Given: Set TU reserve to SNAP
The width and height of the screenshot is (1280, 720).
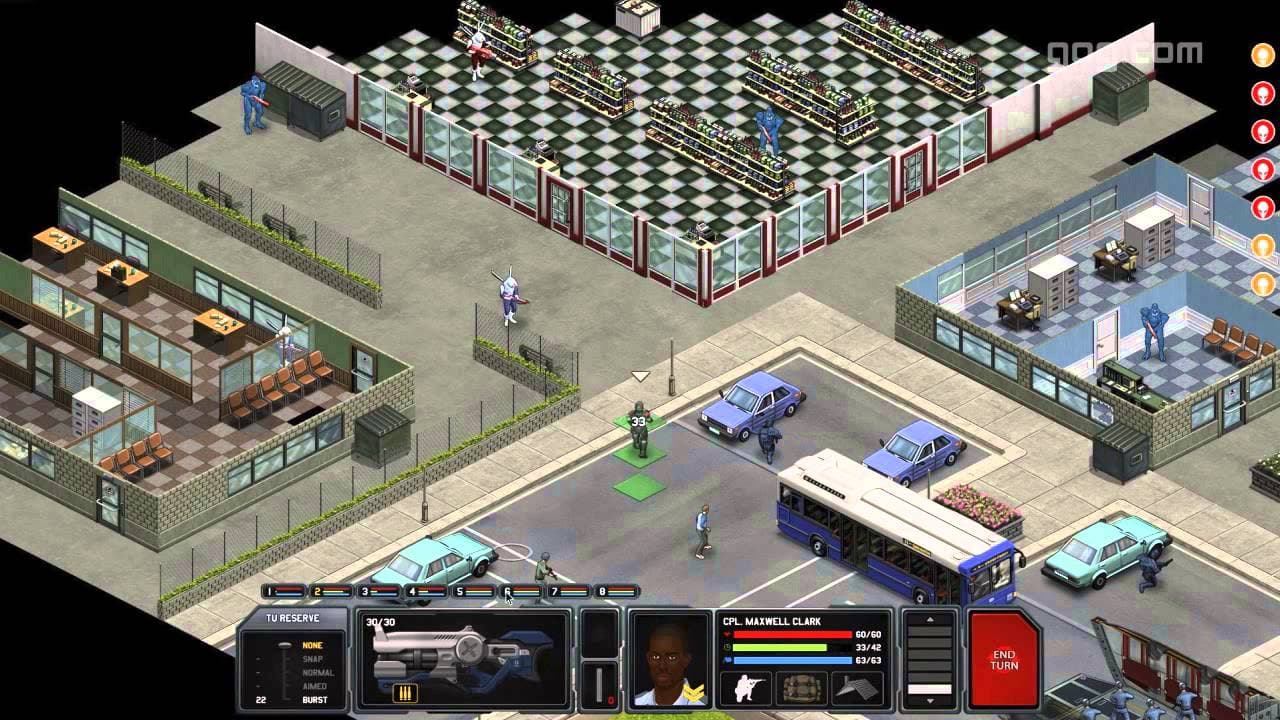Looking at the screenshot, I should 312,659.
